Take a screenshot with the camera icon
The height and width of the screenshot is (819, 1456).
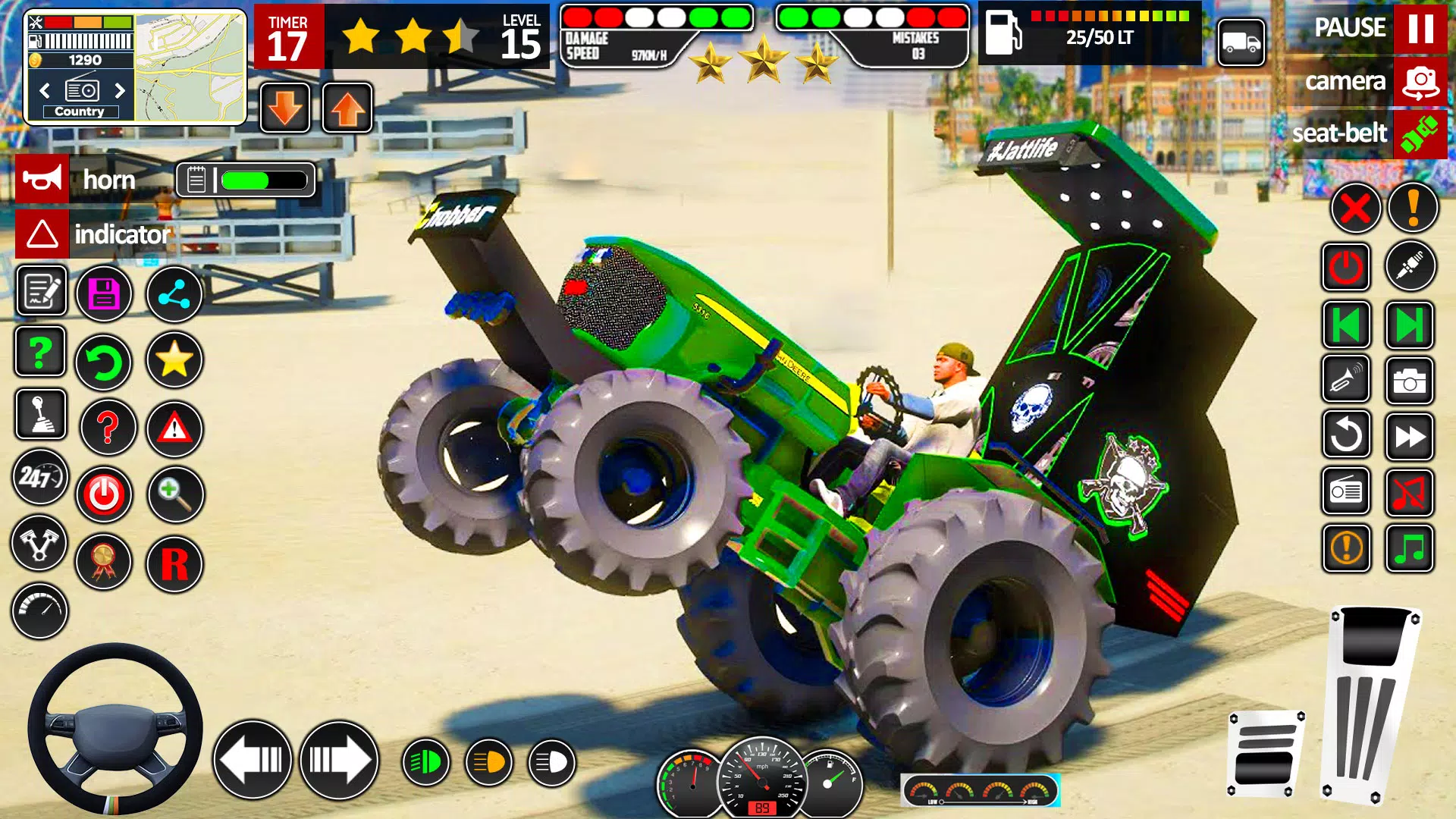click(x=1409, y=380)
